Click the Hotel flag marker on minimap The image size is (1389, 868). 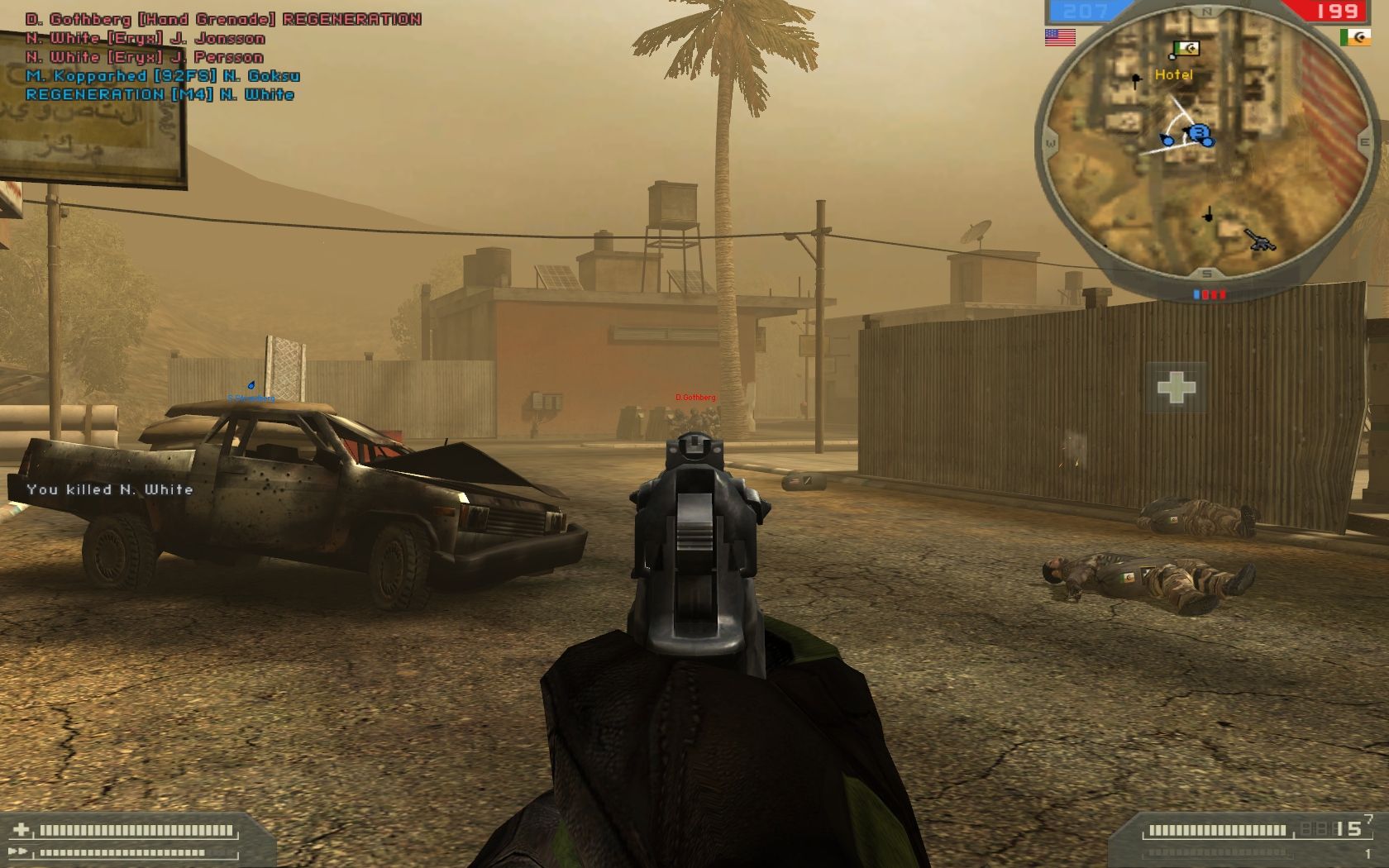point(1187,50)
